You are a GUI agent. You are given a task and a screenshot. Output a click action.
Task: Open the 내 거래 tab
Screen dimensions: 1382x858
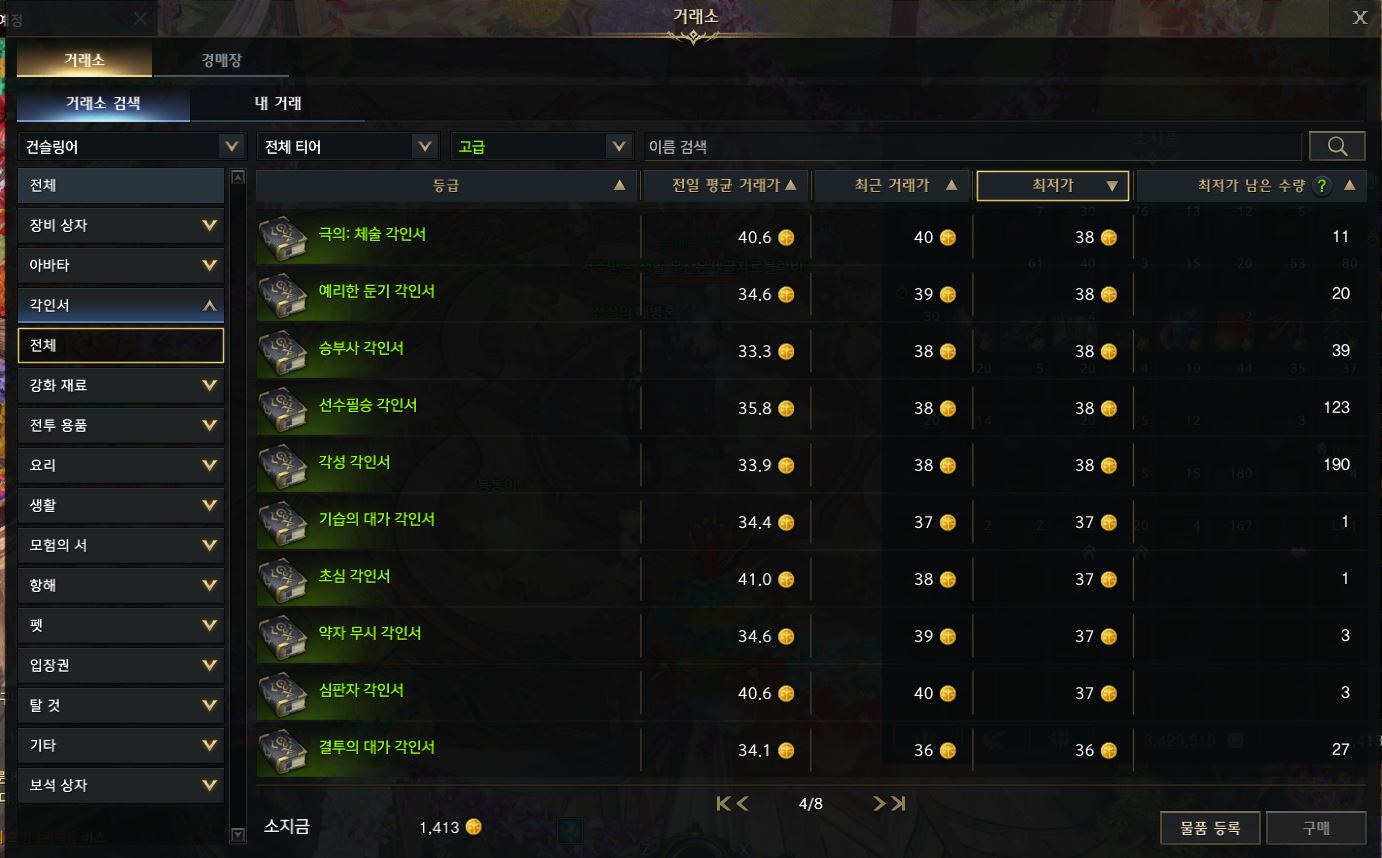[x=277, y=103]
